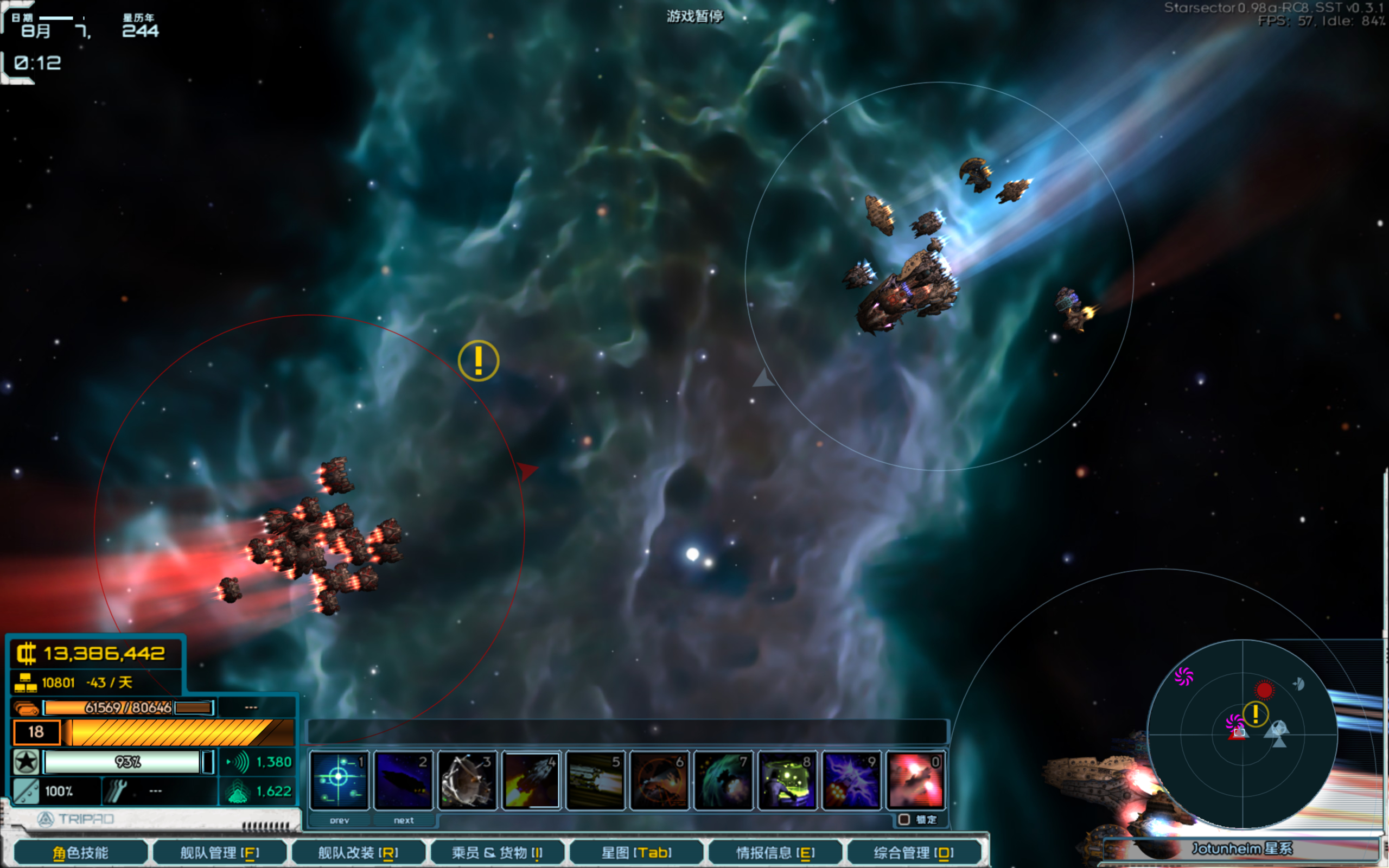Screen dimensions: 1389x868
Task: Toggle the 锁定 lock checkbox
Action: [x=904, y=819]
